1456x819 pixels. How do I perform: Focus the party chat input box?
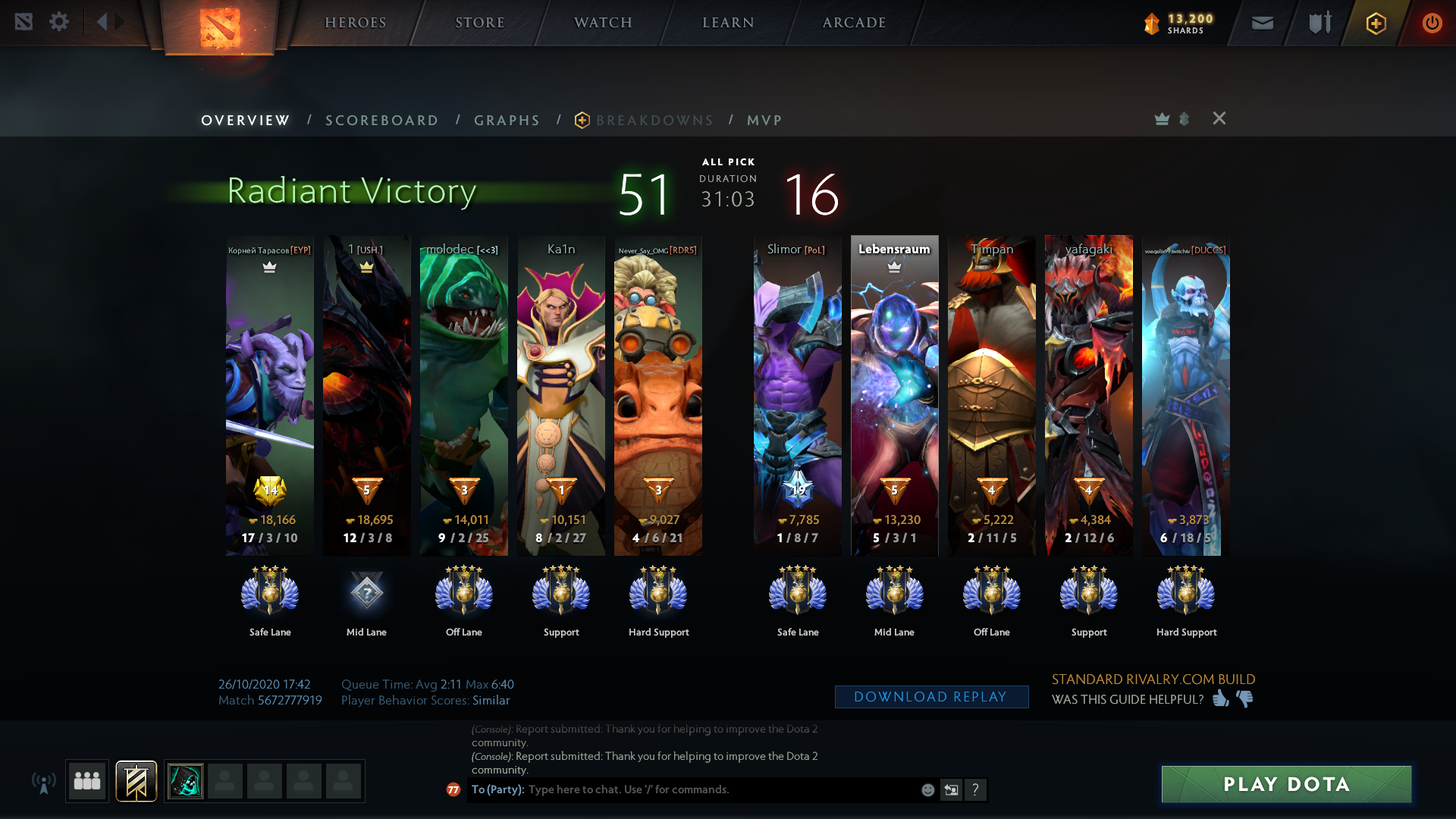[x=720, y=789]
